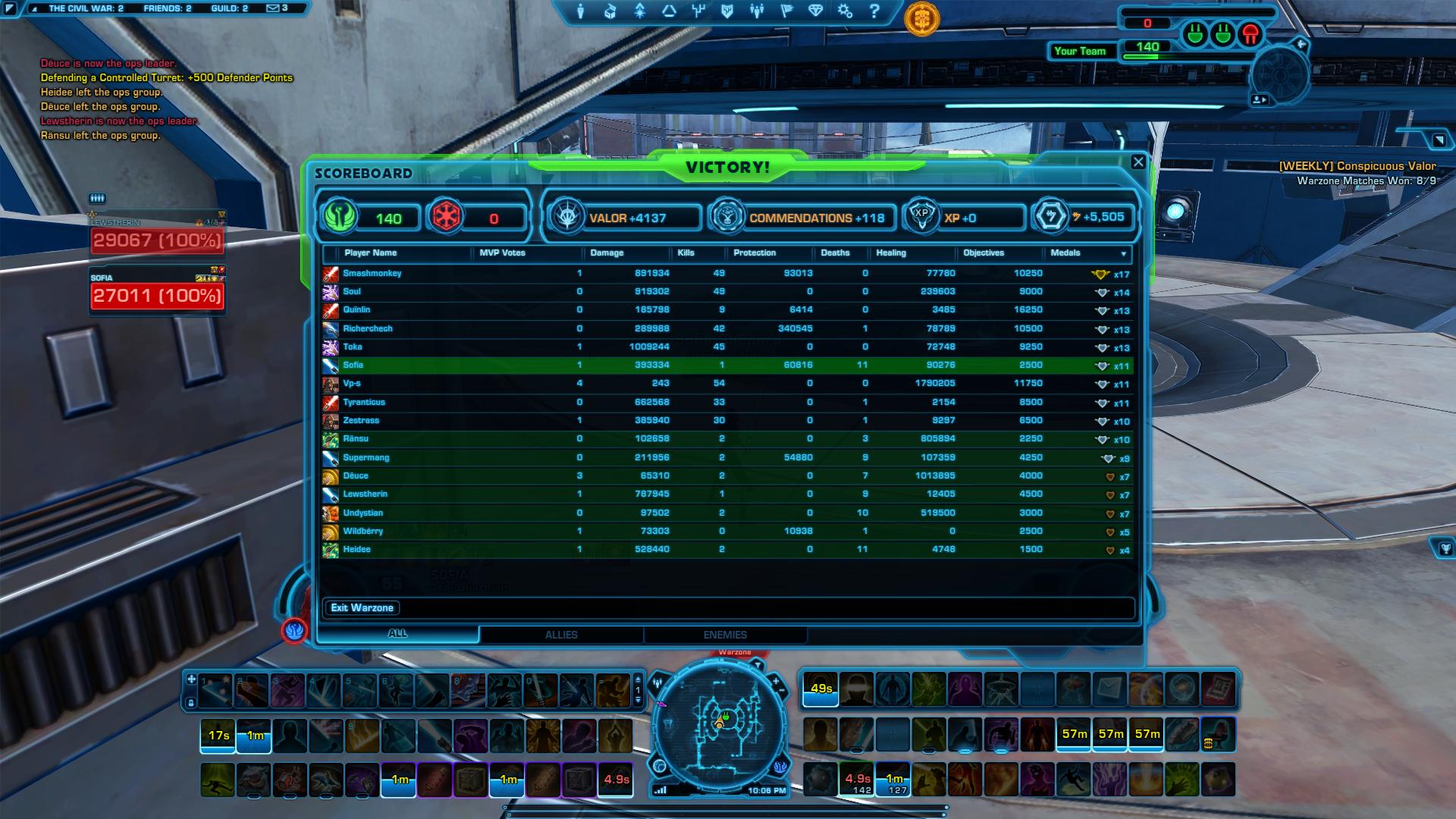Expand the arrow tab on the right screen edge
The image size is (1456, 819).
point(1437,141)
